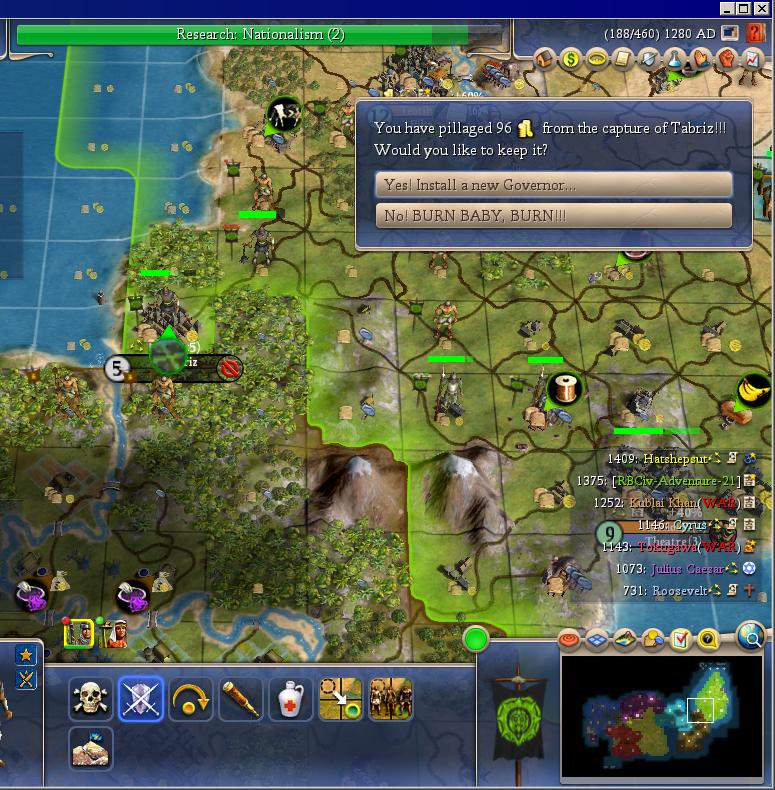Choose "No! BURN BABY, BURN!!!"
The width and height of the screenshot is (775, 790).
pyautogui.click(x=554, y=216)
